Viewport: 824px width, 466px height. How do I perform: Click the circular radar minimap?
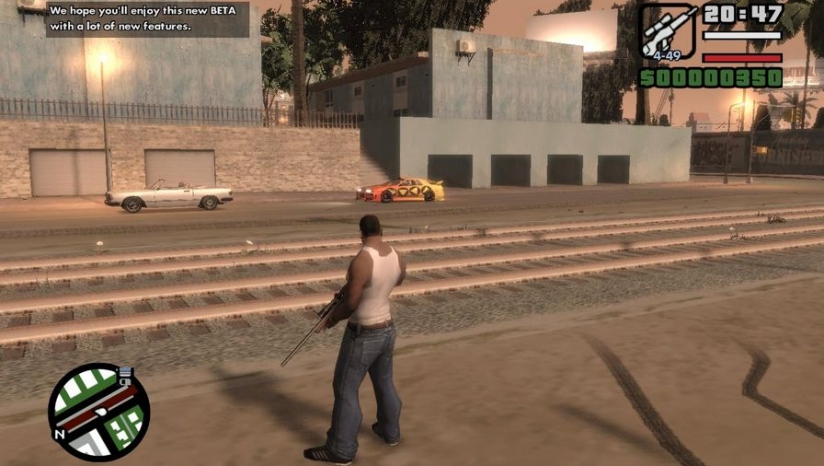(x=98, y=411)
